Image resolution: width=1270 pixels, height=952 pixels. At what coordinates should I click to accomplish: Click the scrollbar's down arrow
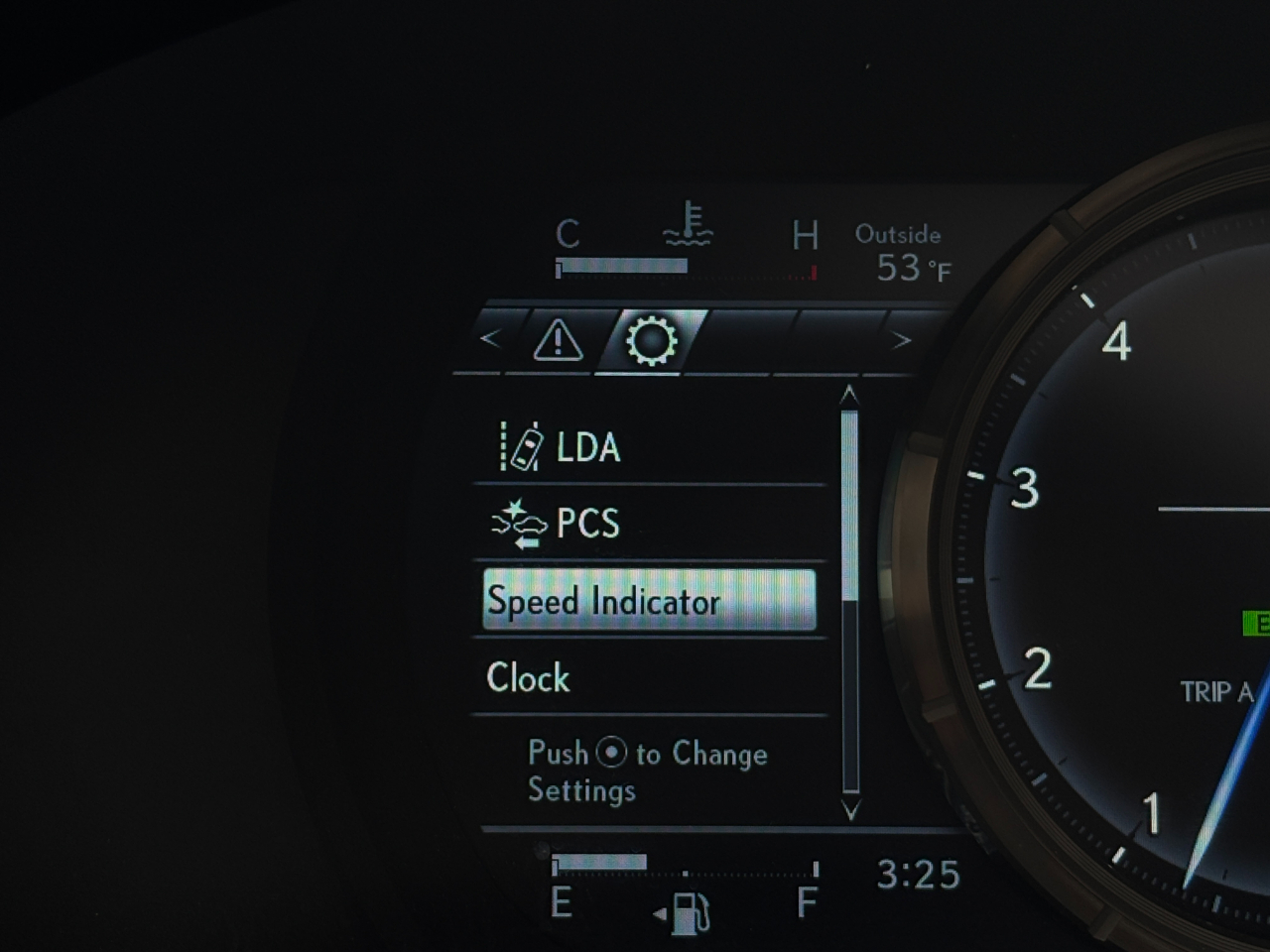coord(849,809)
